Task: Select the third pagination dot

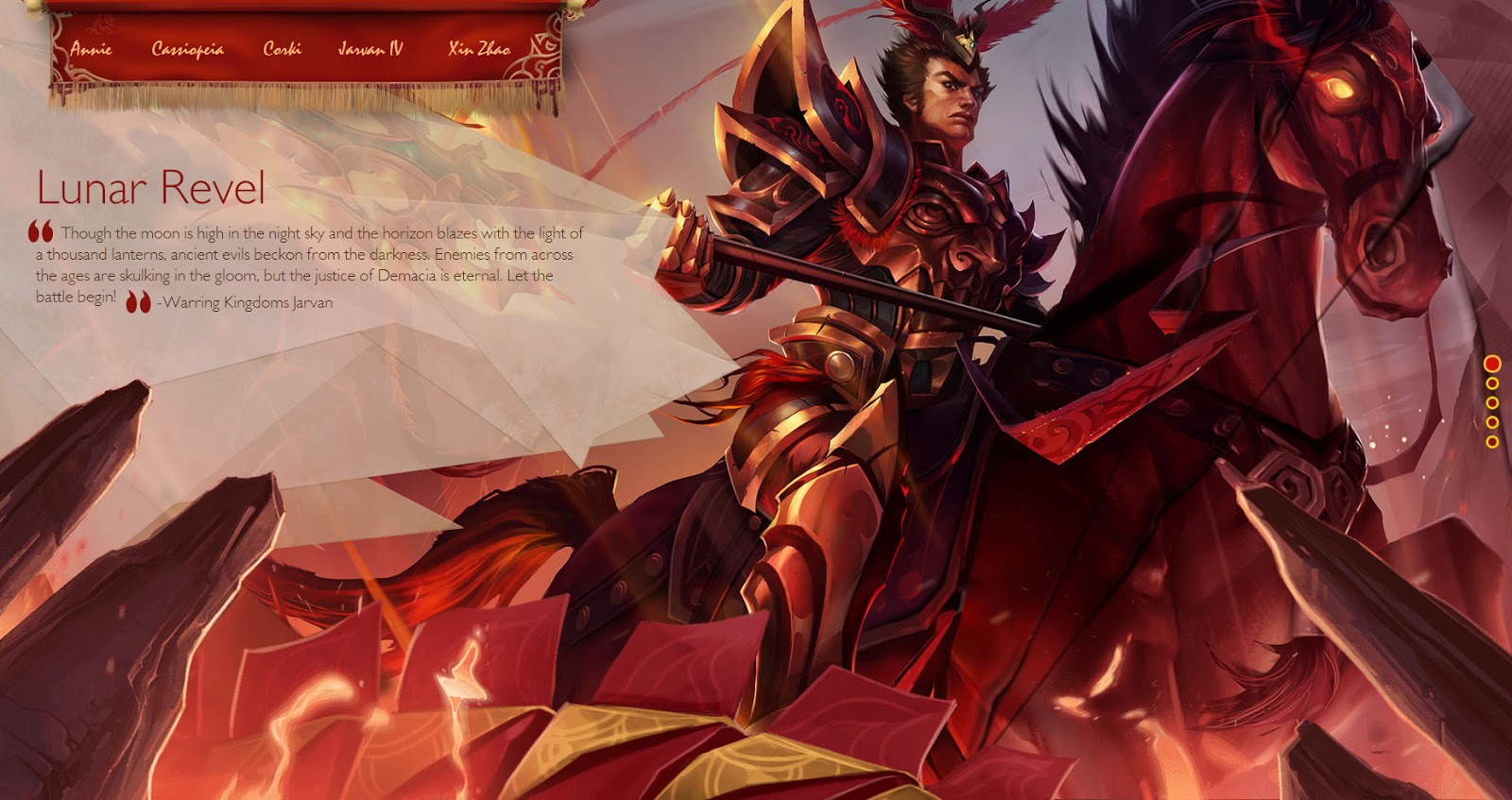Action: pos(1492,403)
